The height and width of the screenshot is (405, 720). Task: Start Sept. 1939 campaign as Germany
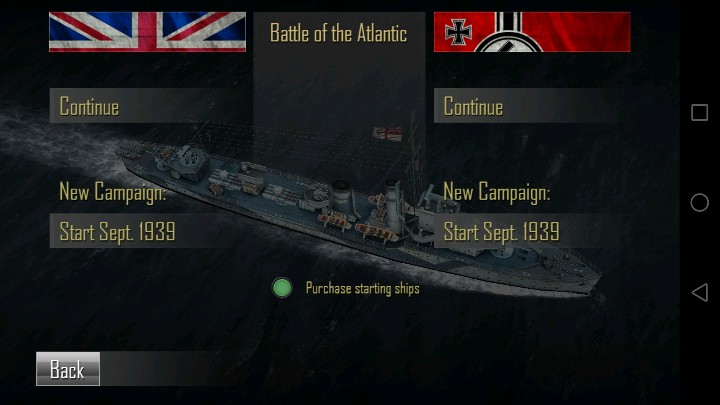pos(532,232)
